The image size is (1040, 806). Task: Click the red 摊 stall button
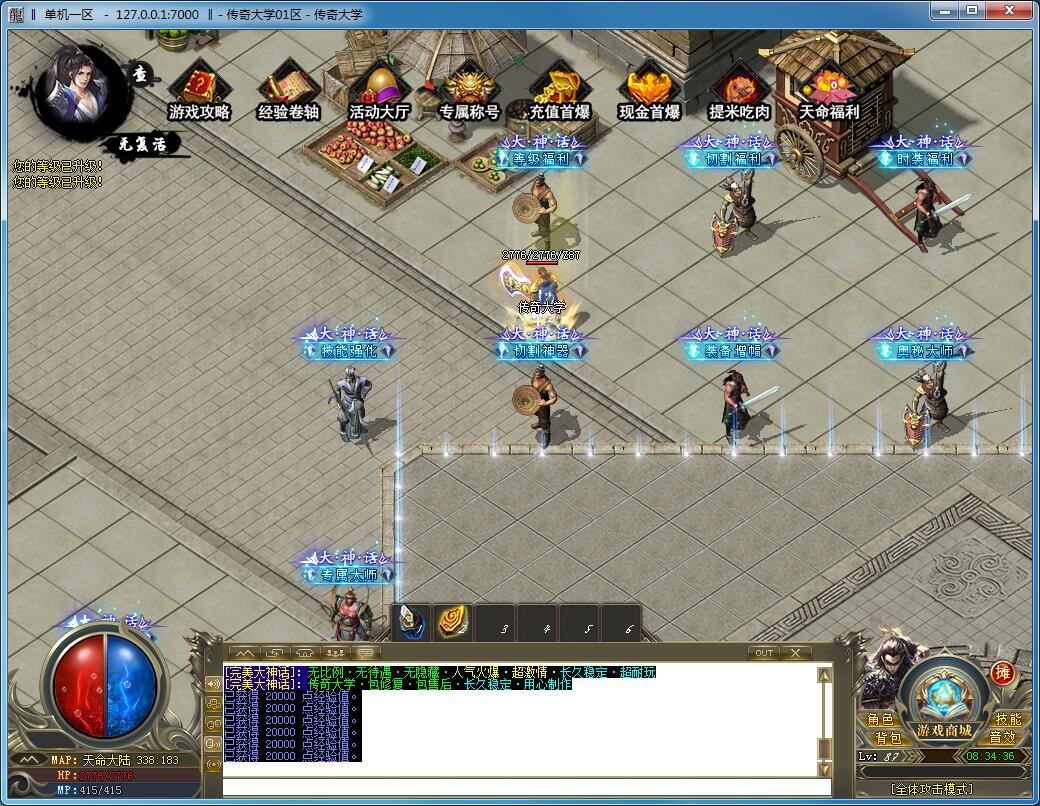tap(1002, 673)
